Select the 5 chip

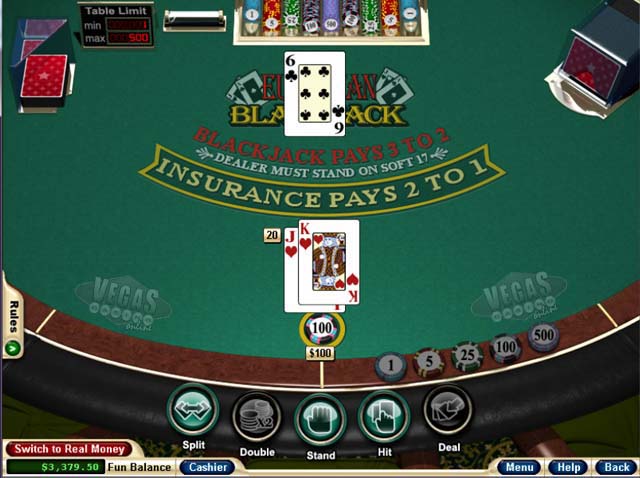click(428, 361)
